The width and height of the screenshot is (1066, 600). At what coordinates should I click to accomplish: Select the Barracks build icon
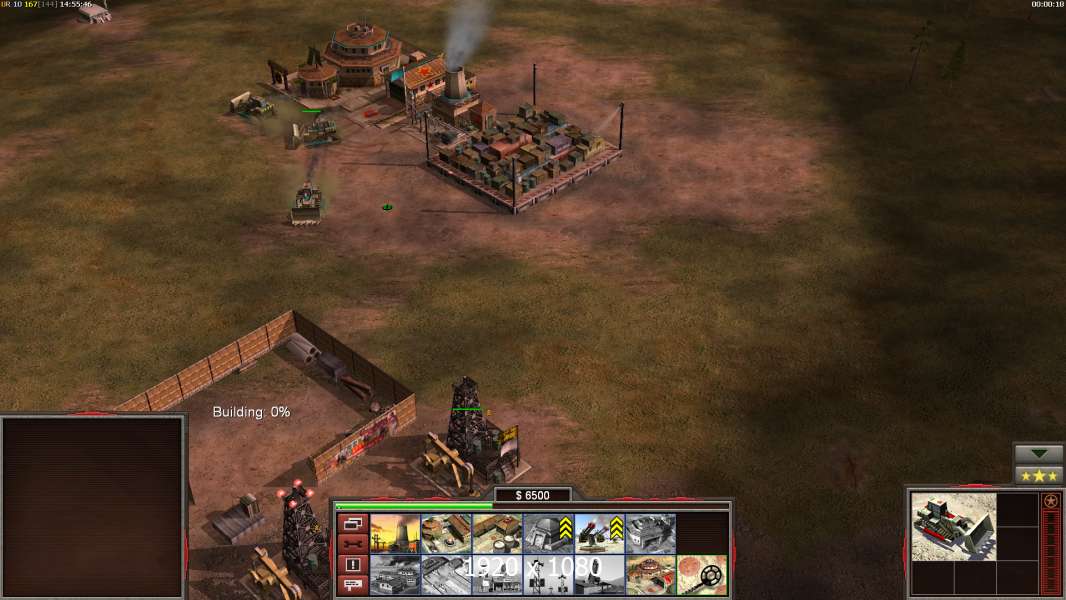coord(446,533)
